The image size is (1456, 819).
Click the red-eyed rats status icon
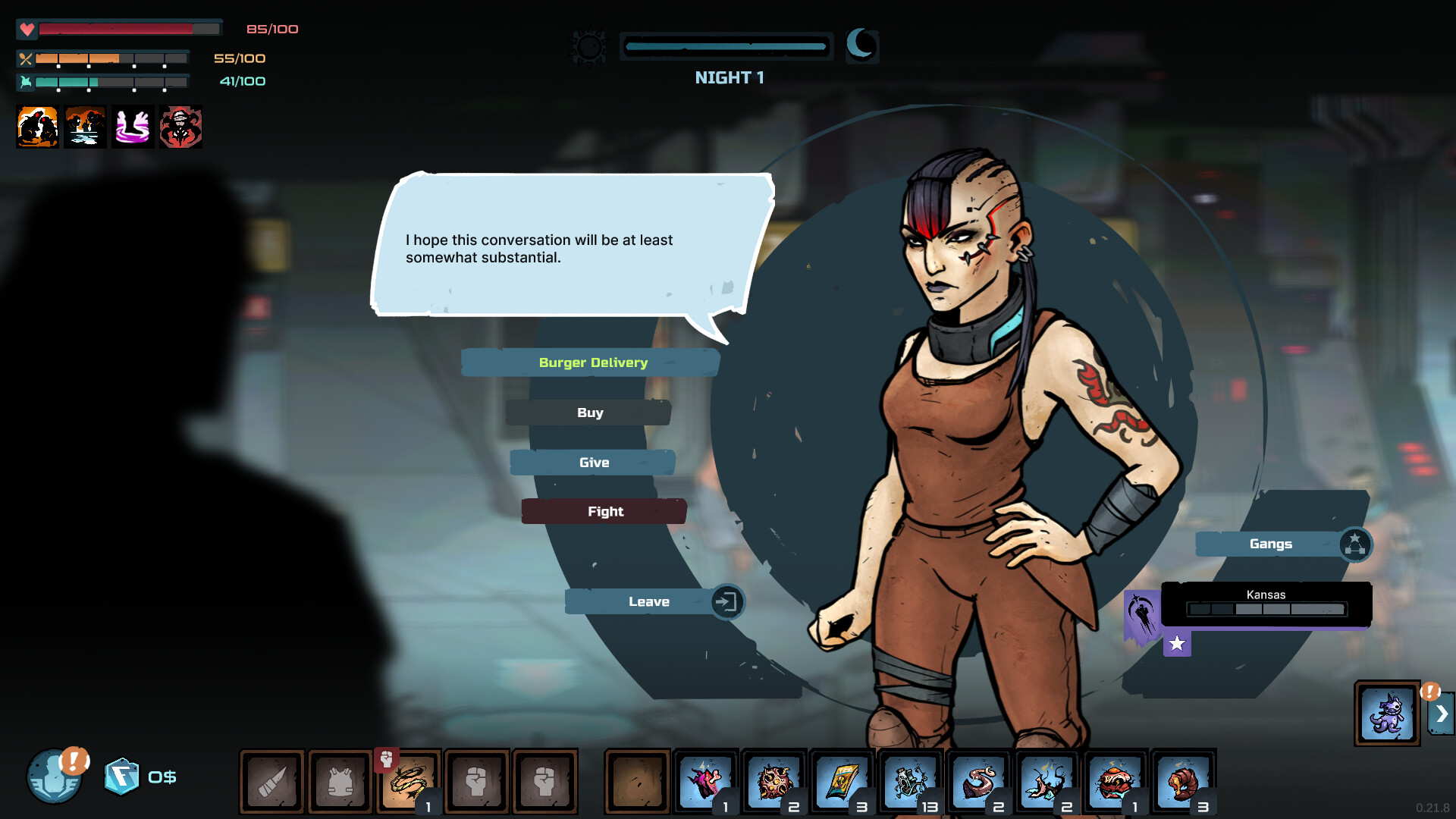[x=37, y=127]
